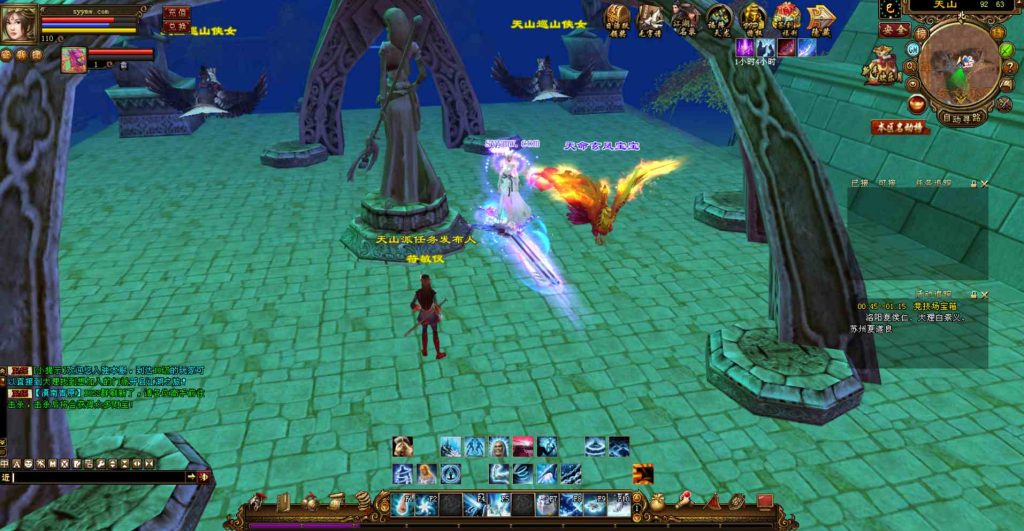Select the pet portrait frame
The width and height of the screenshot is (1024, 531).
(x=73, y=58)
